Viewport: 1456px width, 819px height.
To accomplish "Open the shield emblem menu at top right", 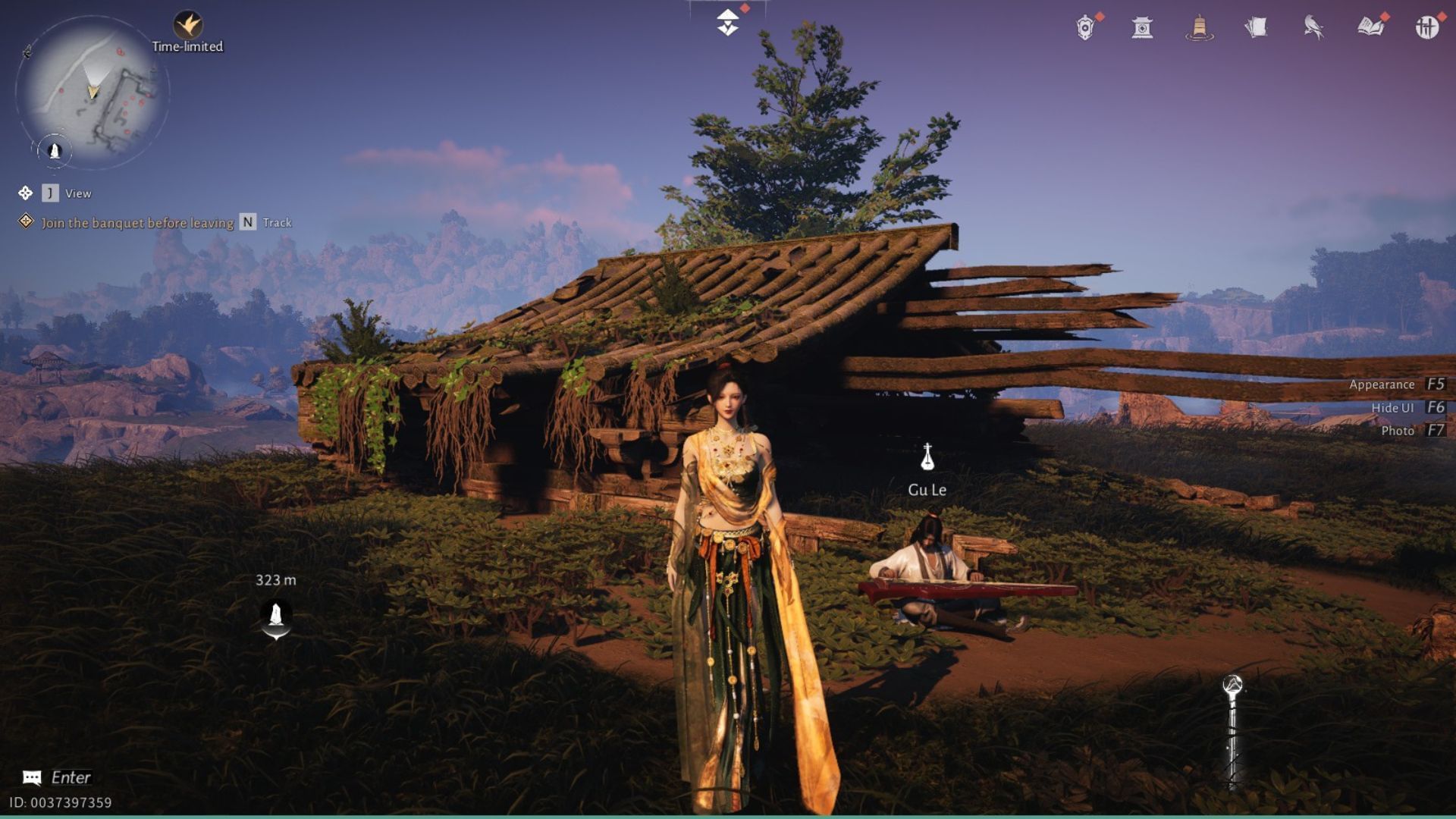I will pos(1083,27).
